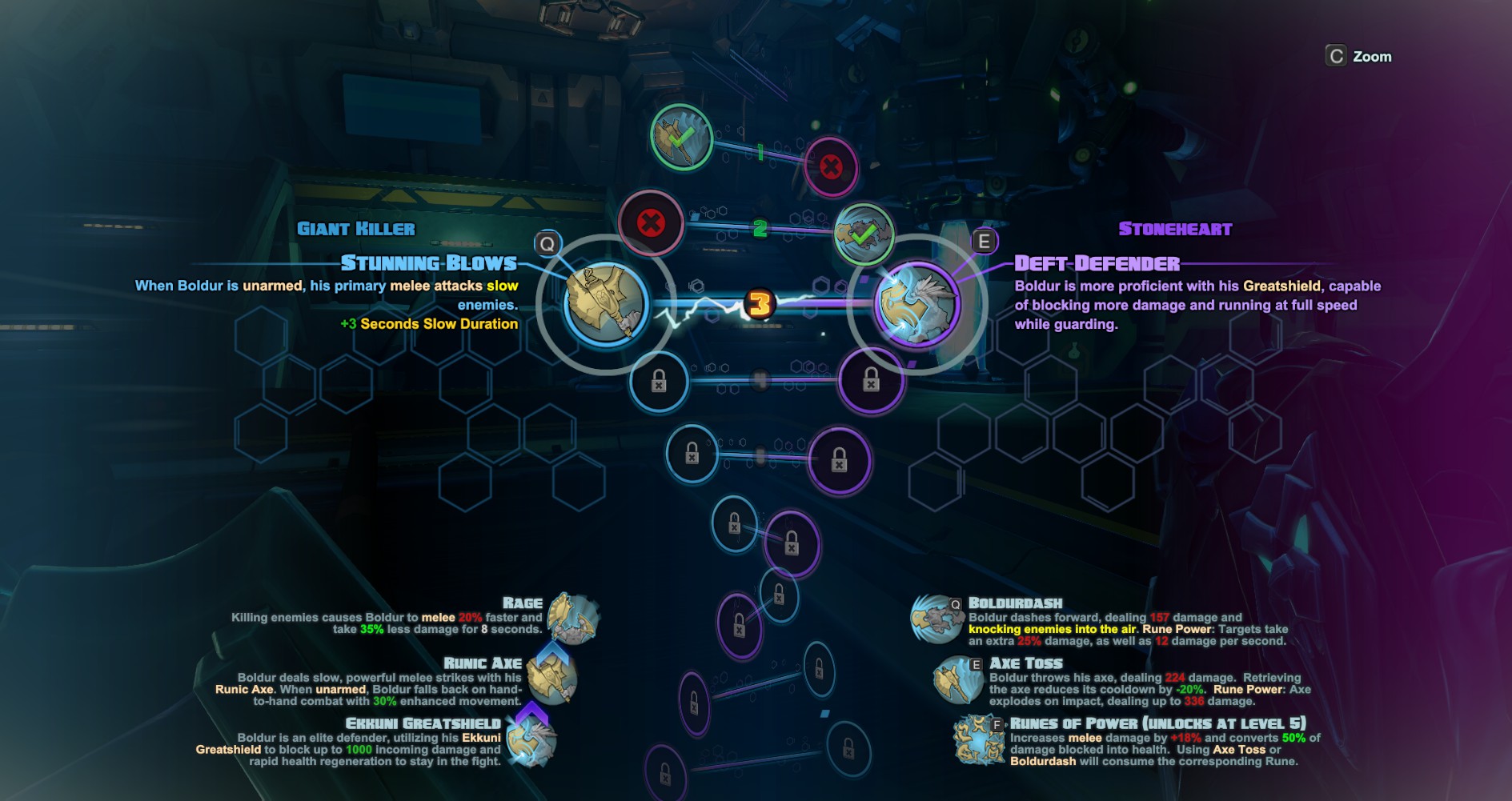1512x801 pixels.
Task: Choose the Deft Defender helix augment
Action: click(916, 304)
